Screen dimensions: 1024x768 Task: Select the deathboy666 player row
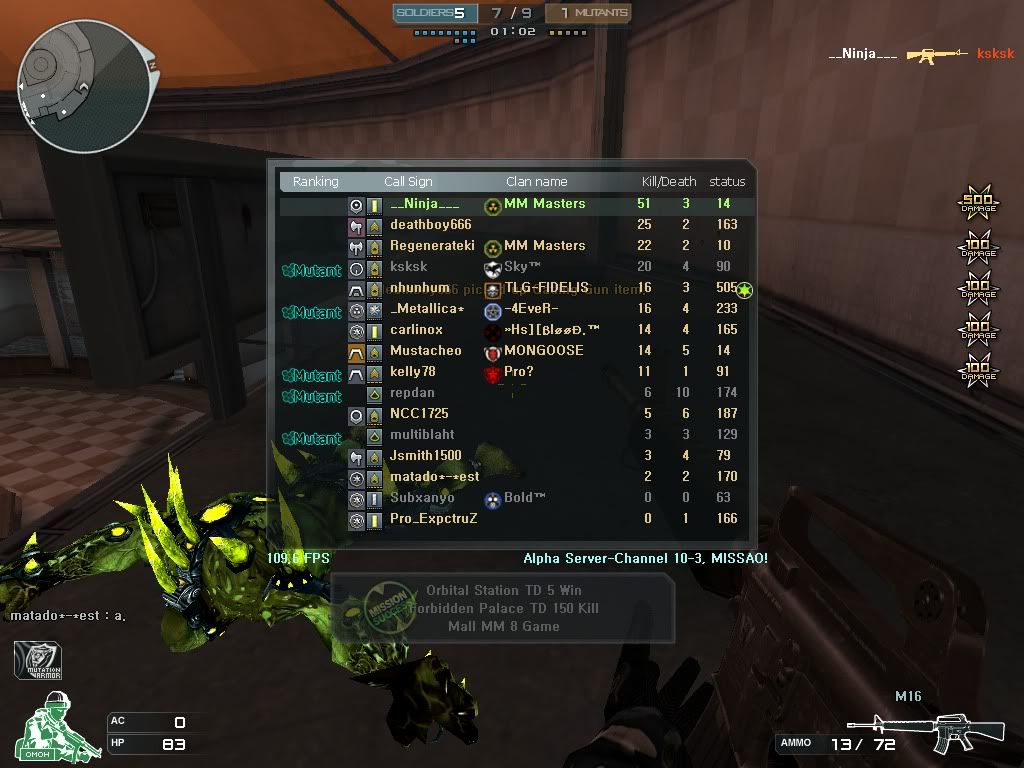[x=513, y=225]
